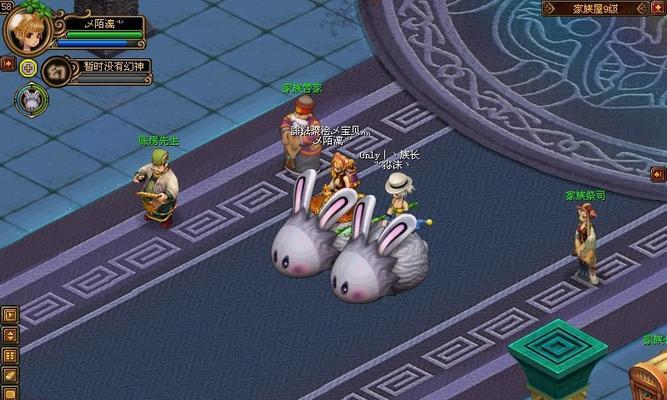Open the player portrait for ㄨ陌漓

coord(27,30)
